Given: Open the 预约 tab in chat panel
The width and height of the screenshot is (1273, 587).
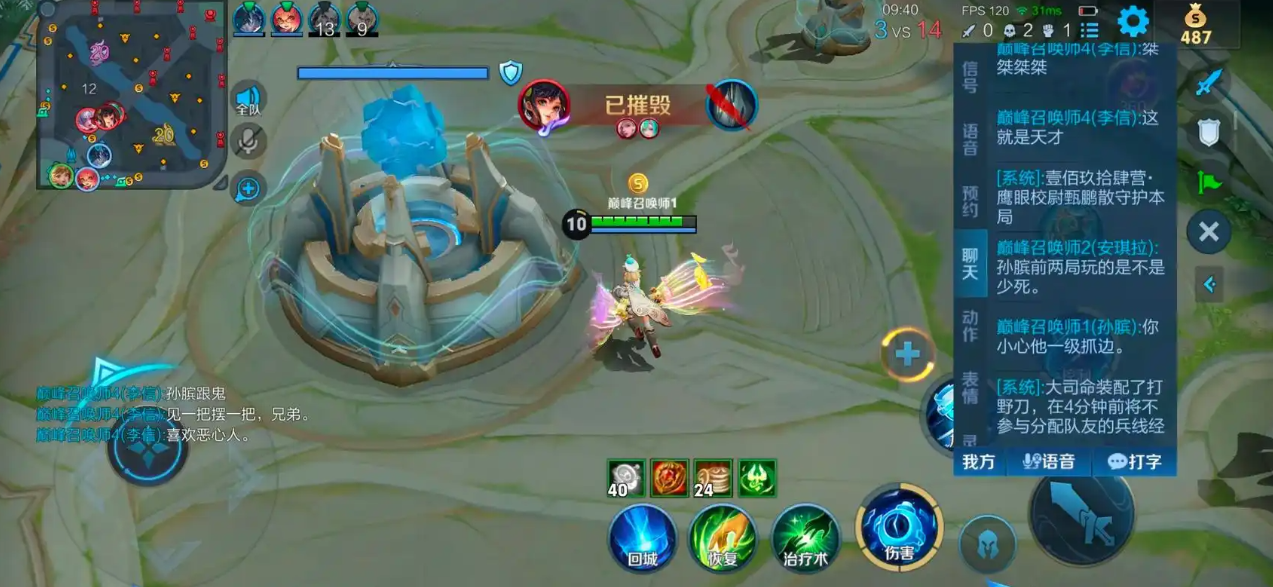Looking at the screenshot, I should 969,201.
